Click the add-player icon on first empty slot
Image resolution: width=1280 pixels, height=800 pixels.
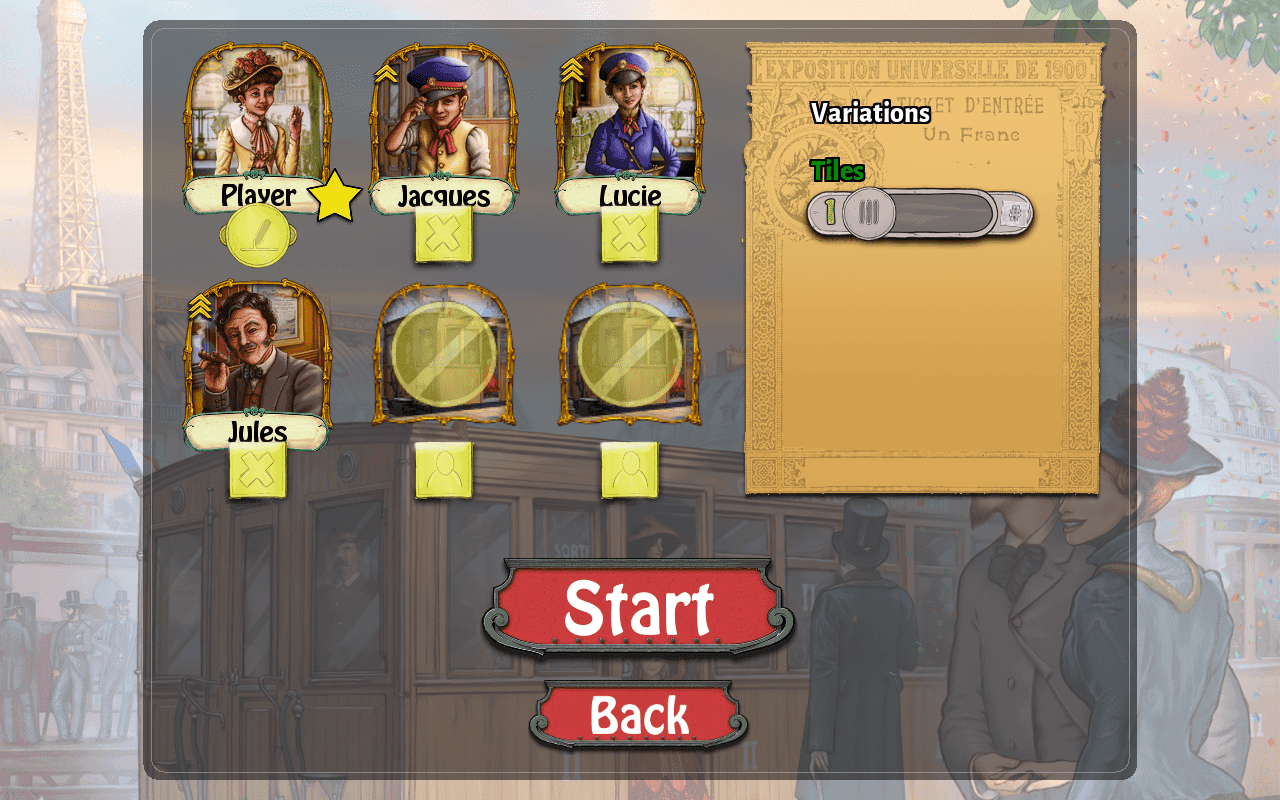[x=444, y=467]
